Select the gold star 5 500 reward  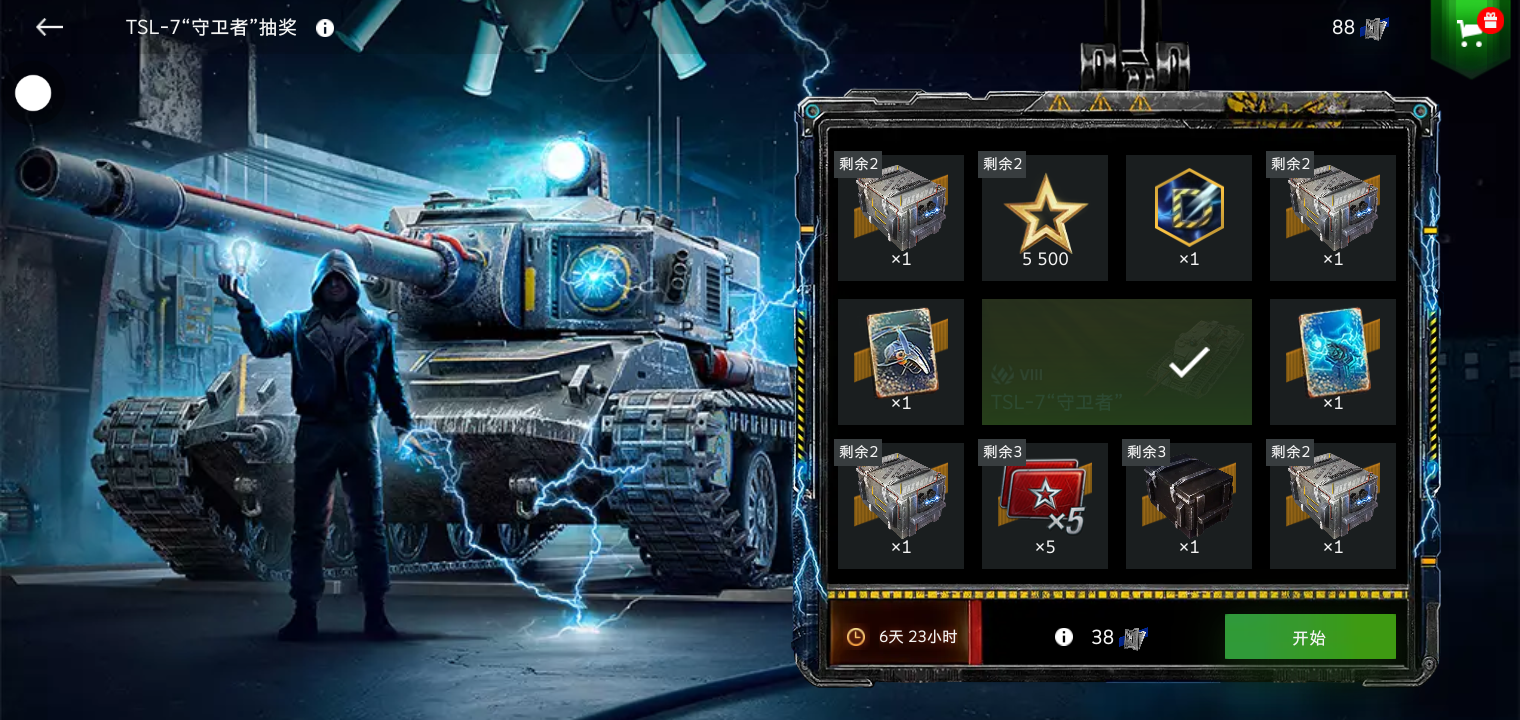tap(1045, 217)
